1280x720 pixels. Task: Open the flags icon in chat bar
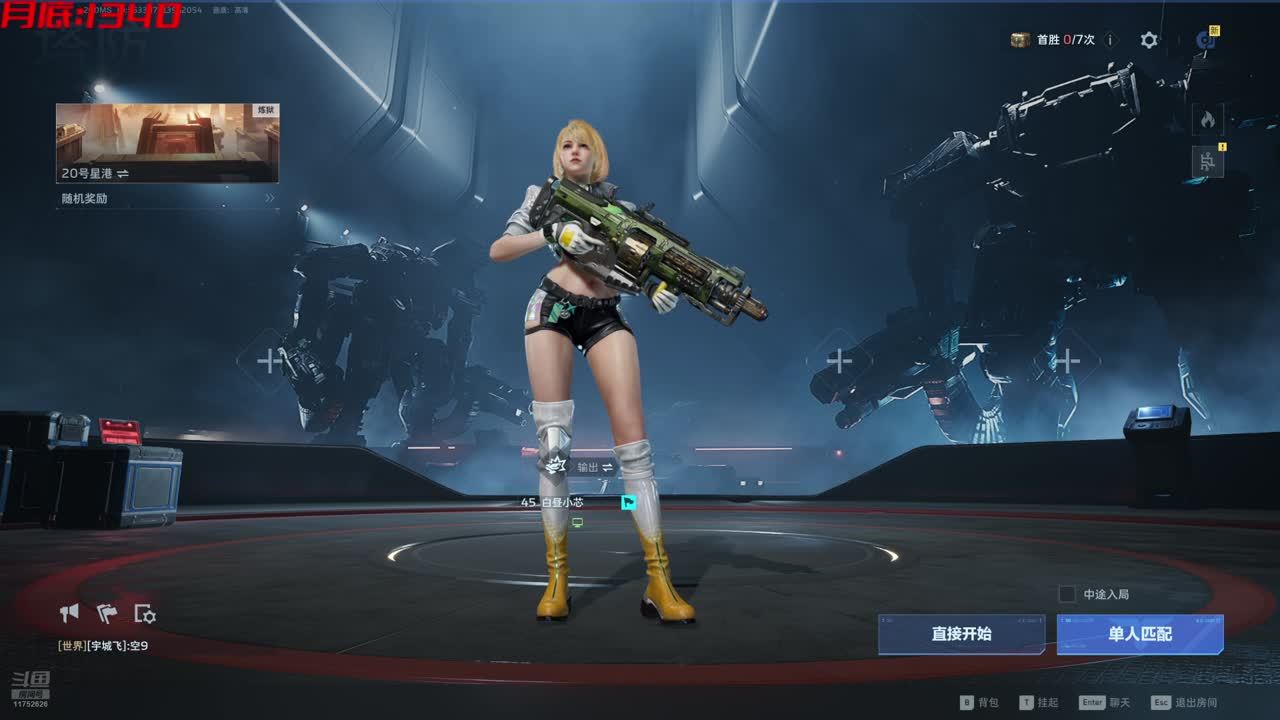click(107, 613)
